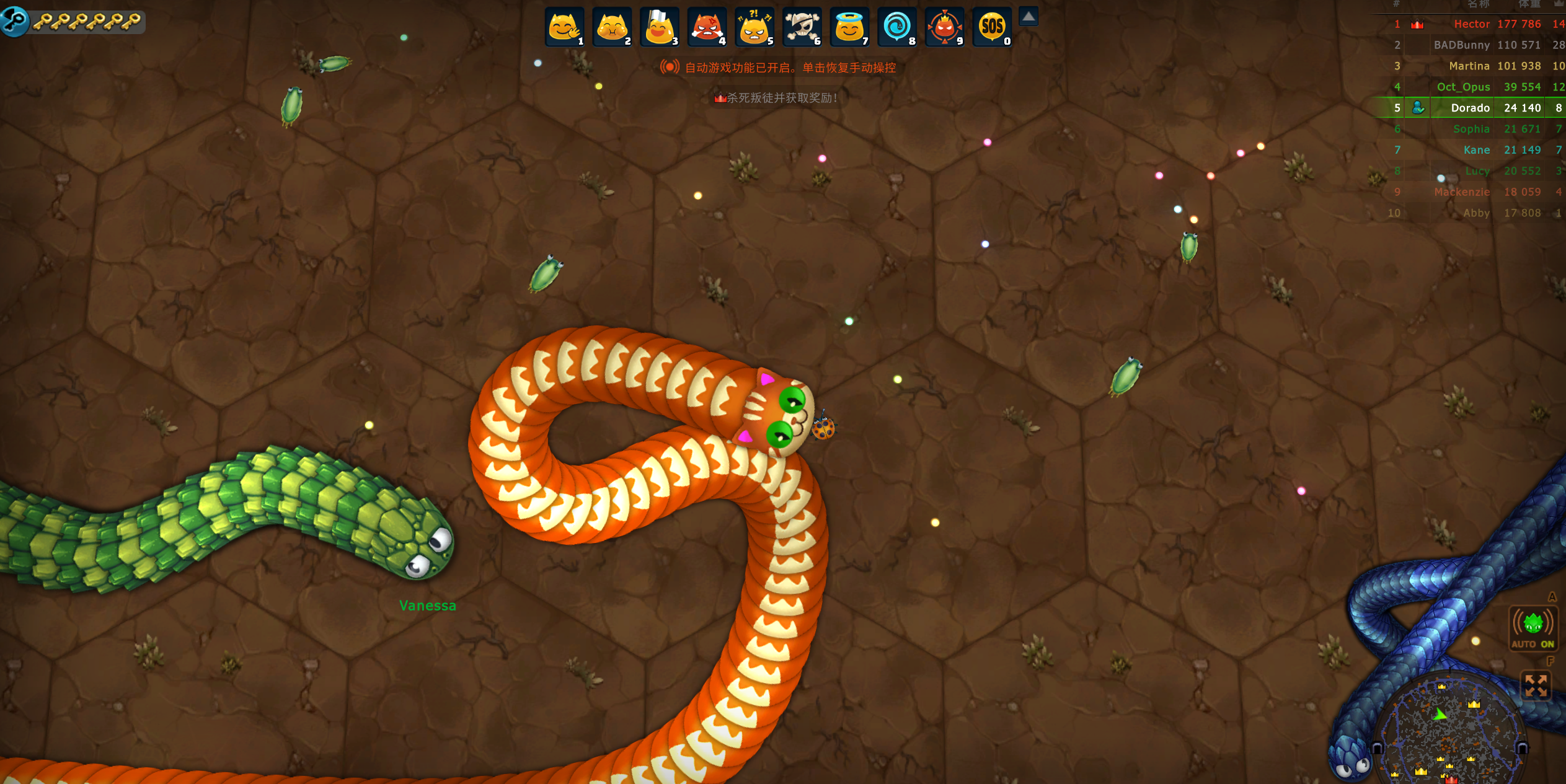Click the blue key icon in the corner
The height and width of the screenshot is (784, 1566).
(14, 20)
